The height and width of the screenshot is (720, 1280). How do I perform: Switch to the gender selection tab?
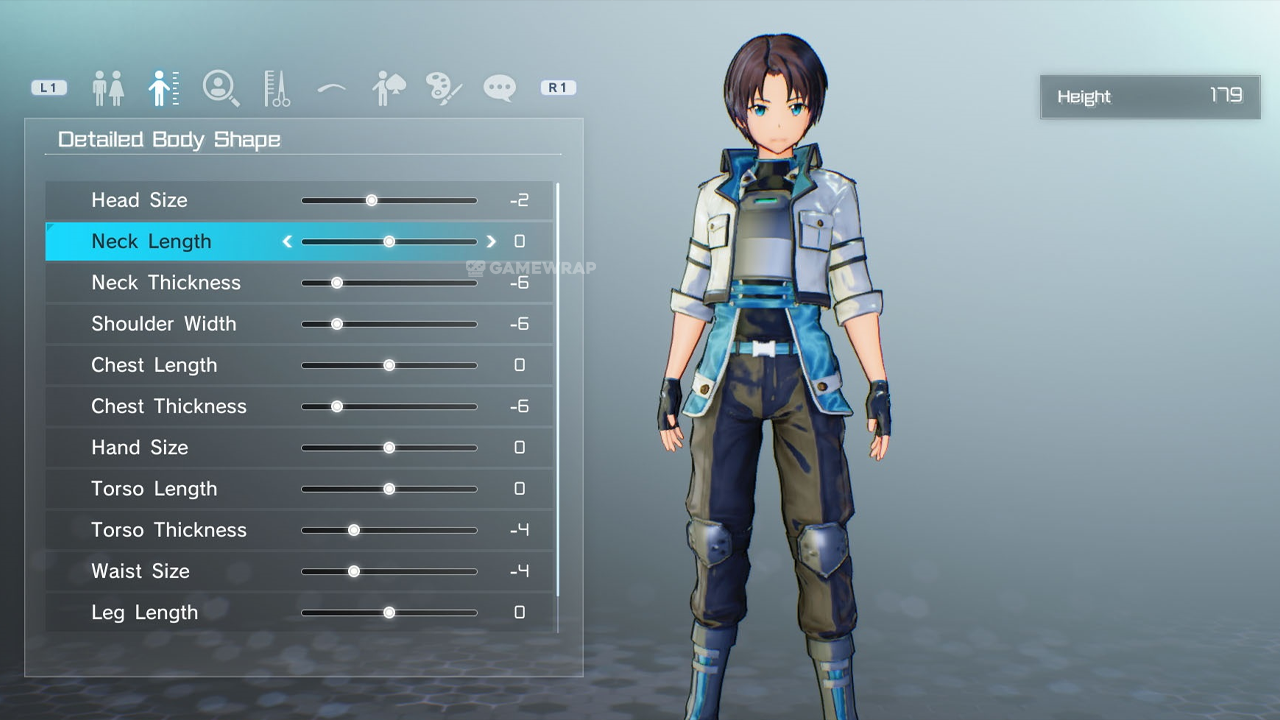tap(108, 88)
